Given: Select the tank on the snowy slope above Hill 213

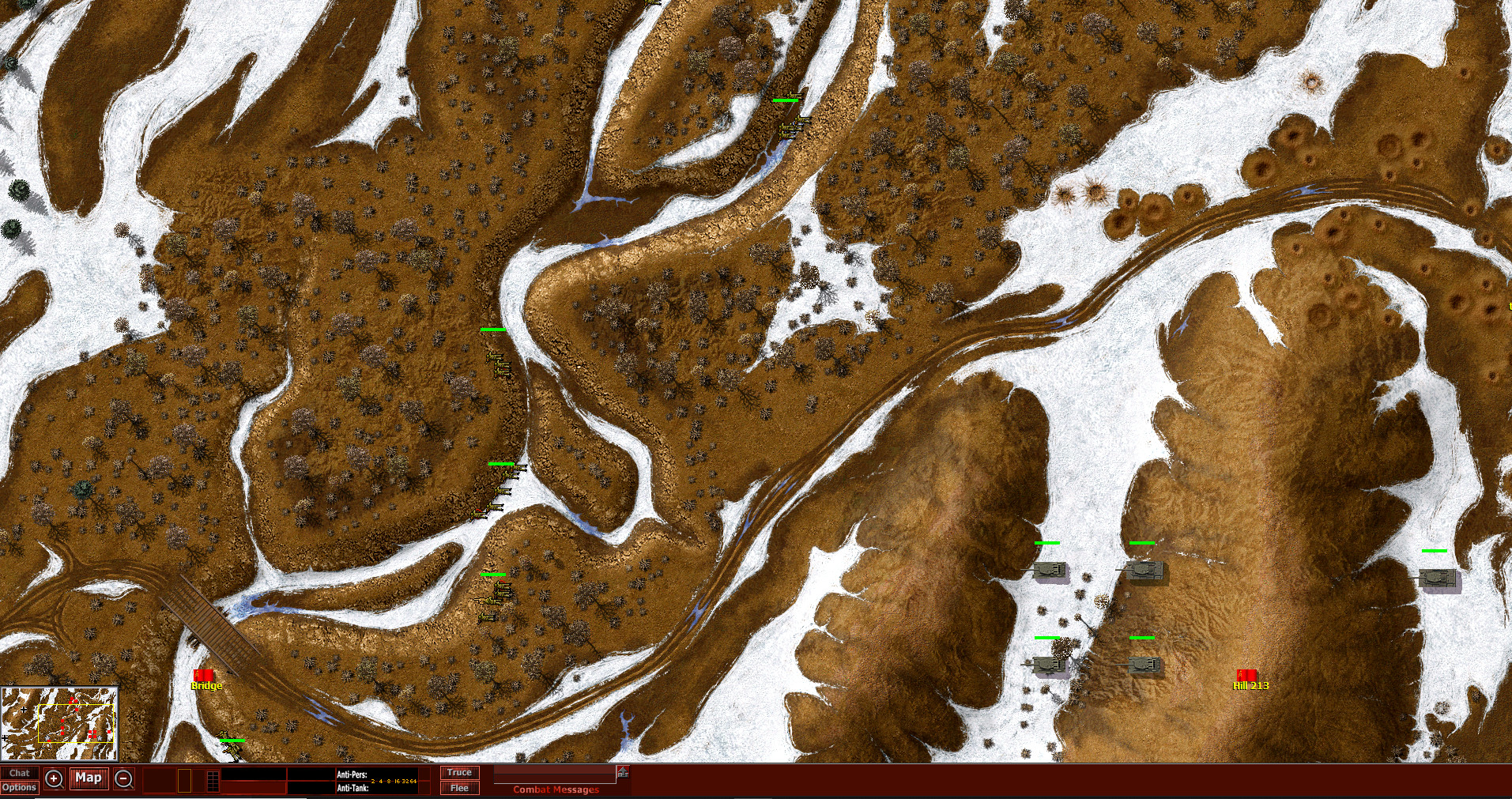Looking at the screenshot, I should pyautogui.click(x=1051, y=571).
